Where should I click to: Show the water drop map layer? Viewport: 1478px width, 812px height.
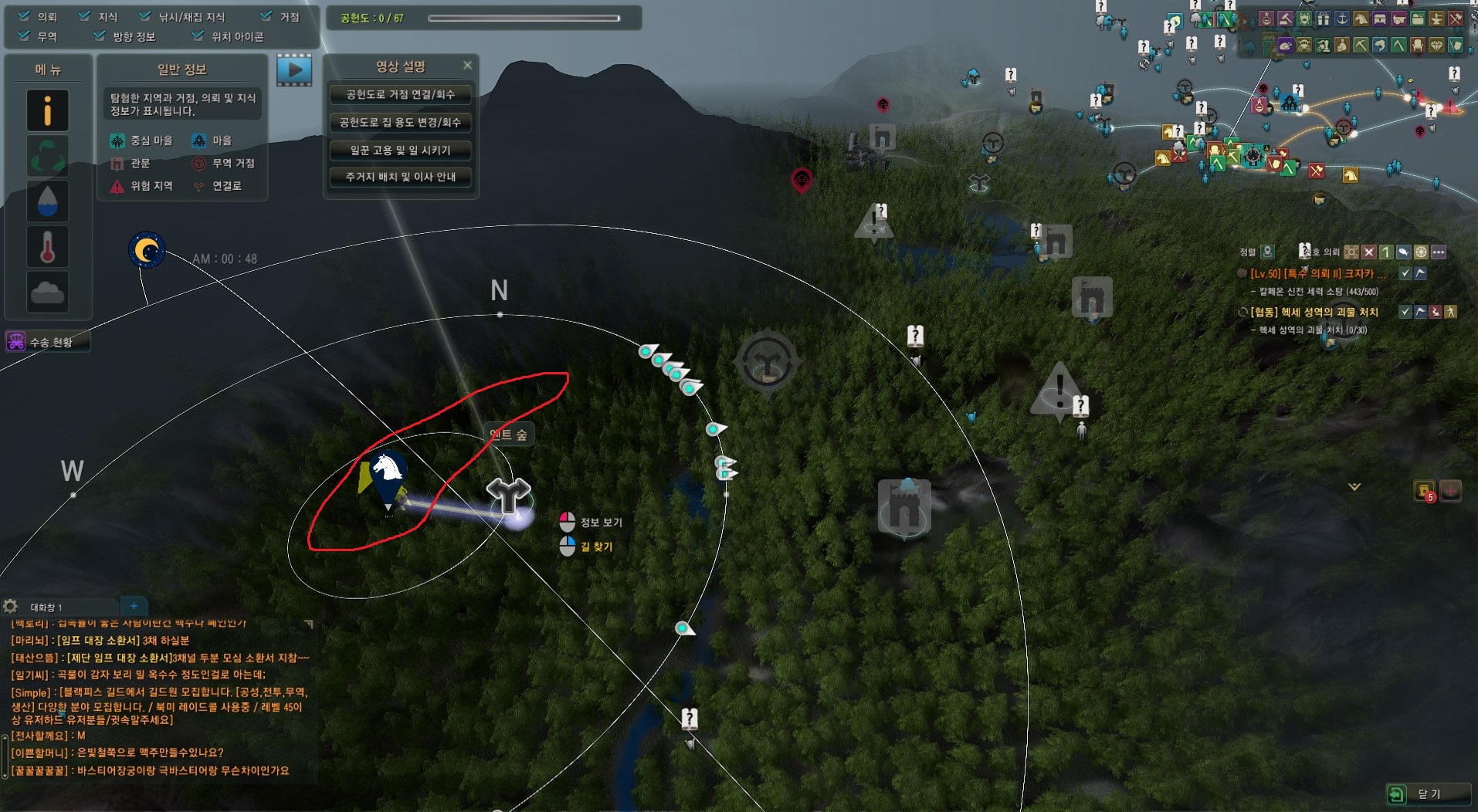pyautogui.click(x=48, y=201)
